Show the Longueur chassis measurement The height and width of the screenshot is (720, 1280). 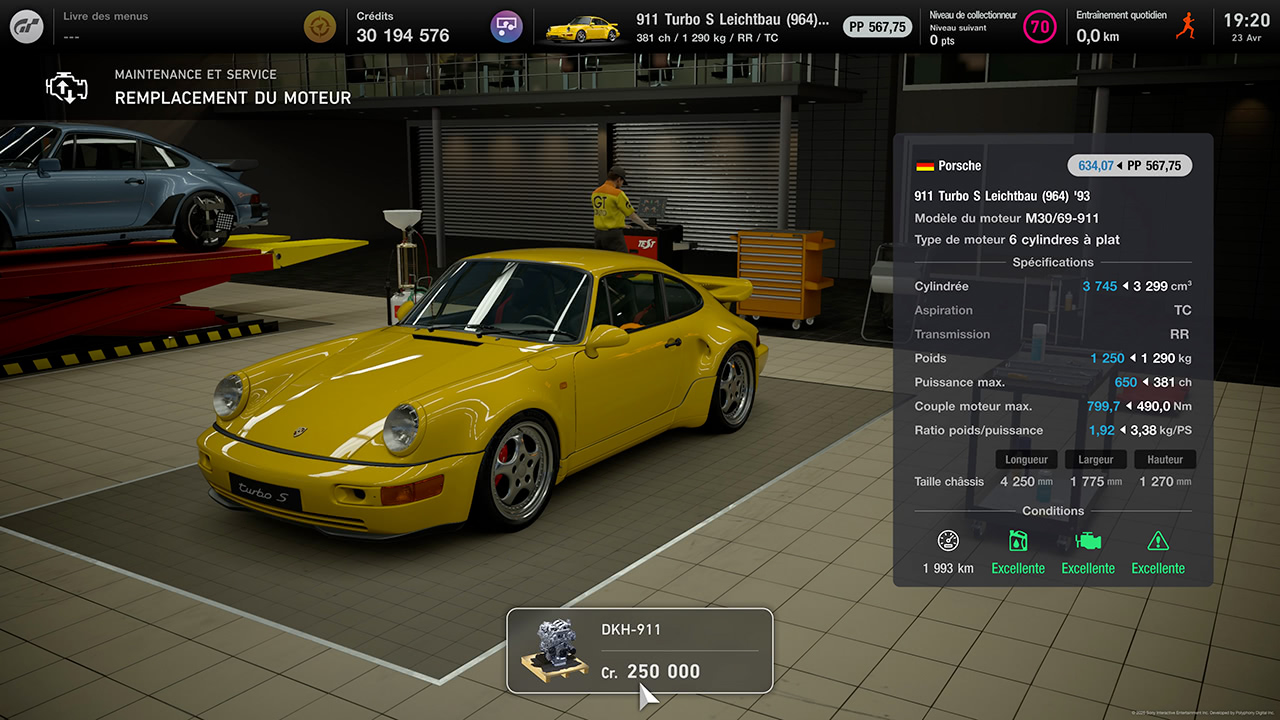tap(1026, 459)
